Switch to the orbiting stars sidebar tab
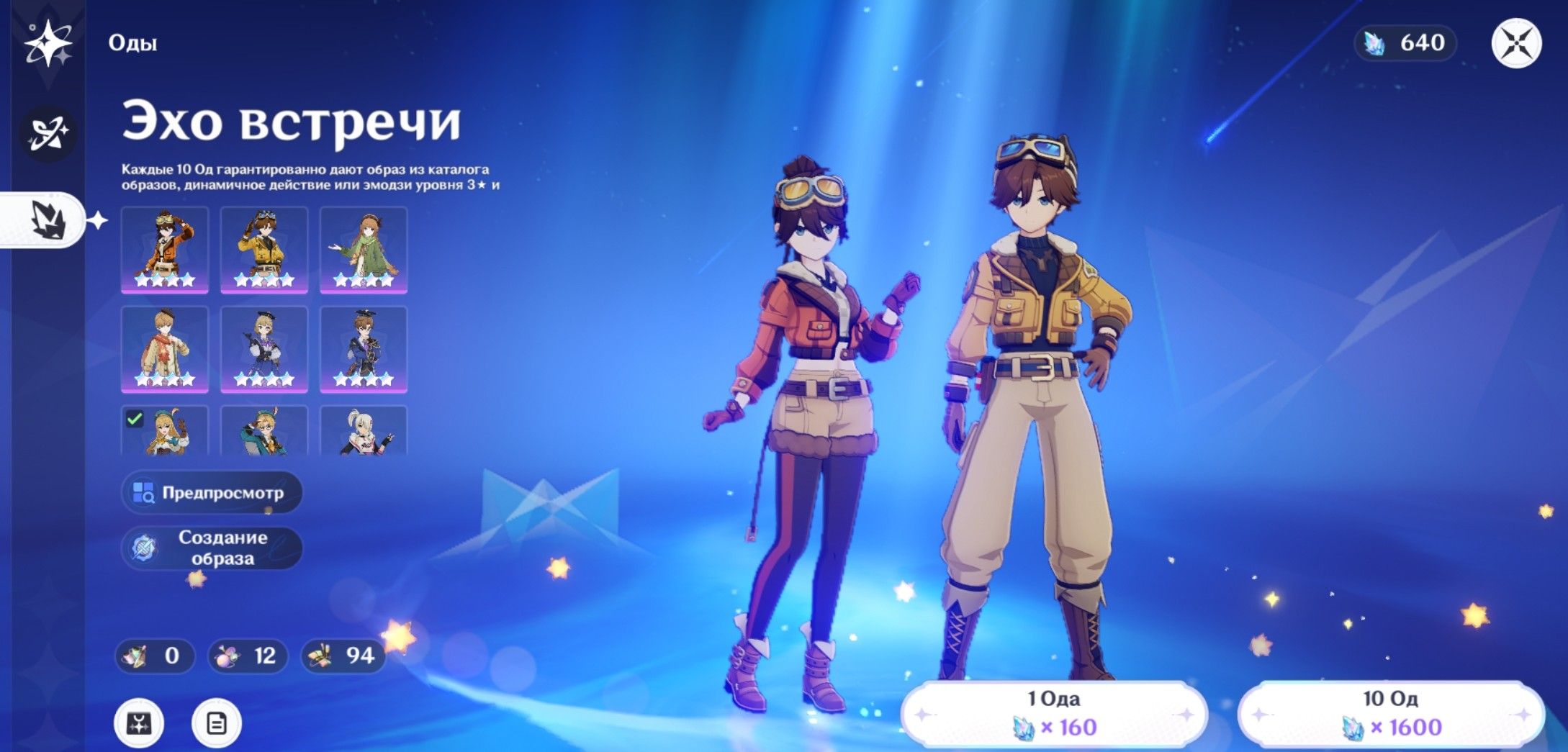This screenshot has height=752, width=1568. (48, 133)
